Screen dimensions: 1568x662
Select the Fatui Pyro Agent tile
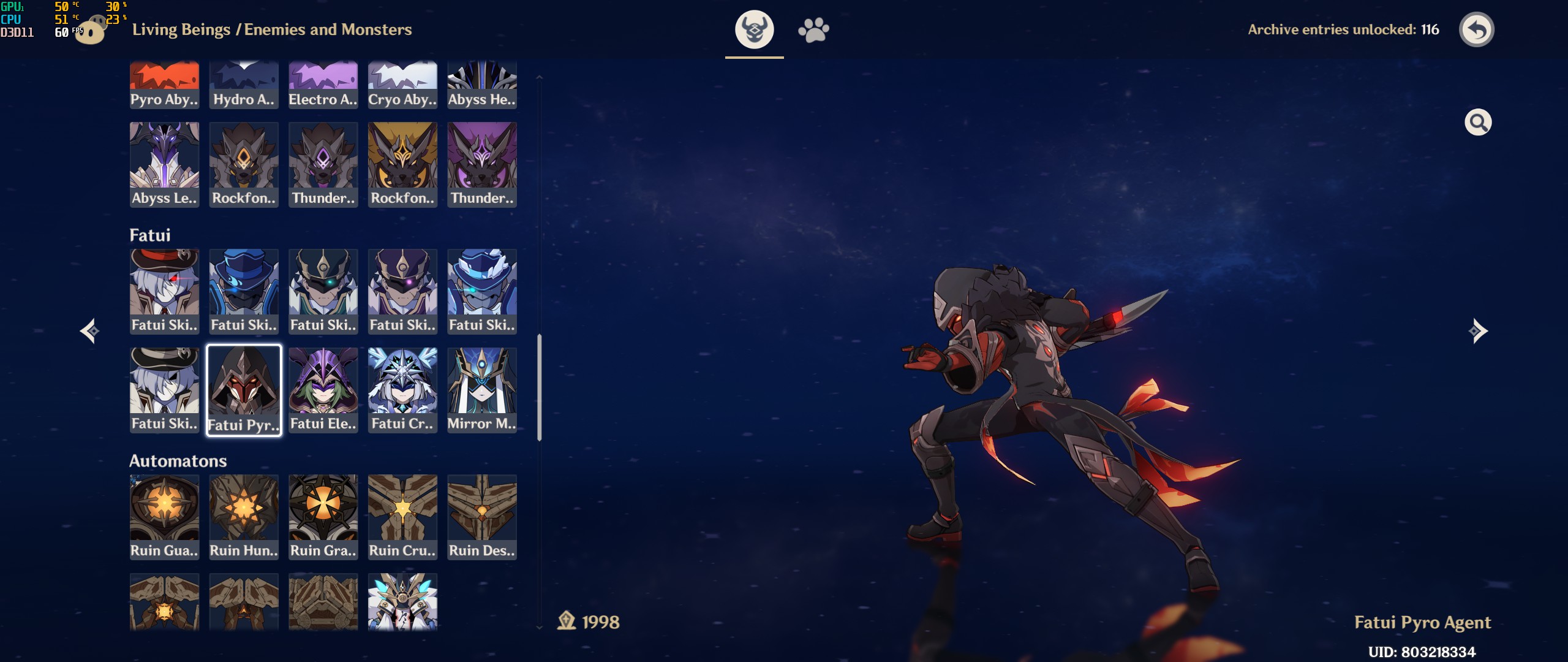244,390
